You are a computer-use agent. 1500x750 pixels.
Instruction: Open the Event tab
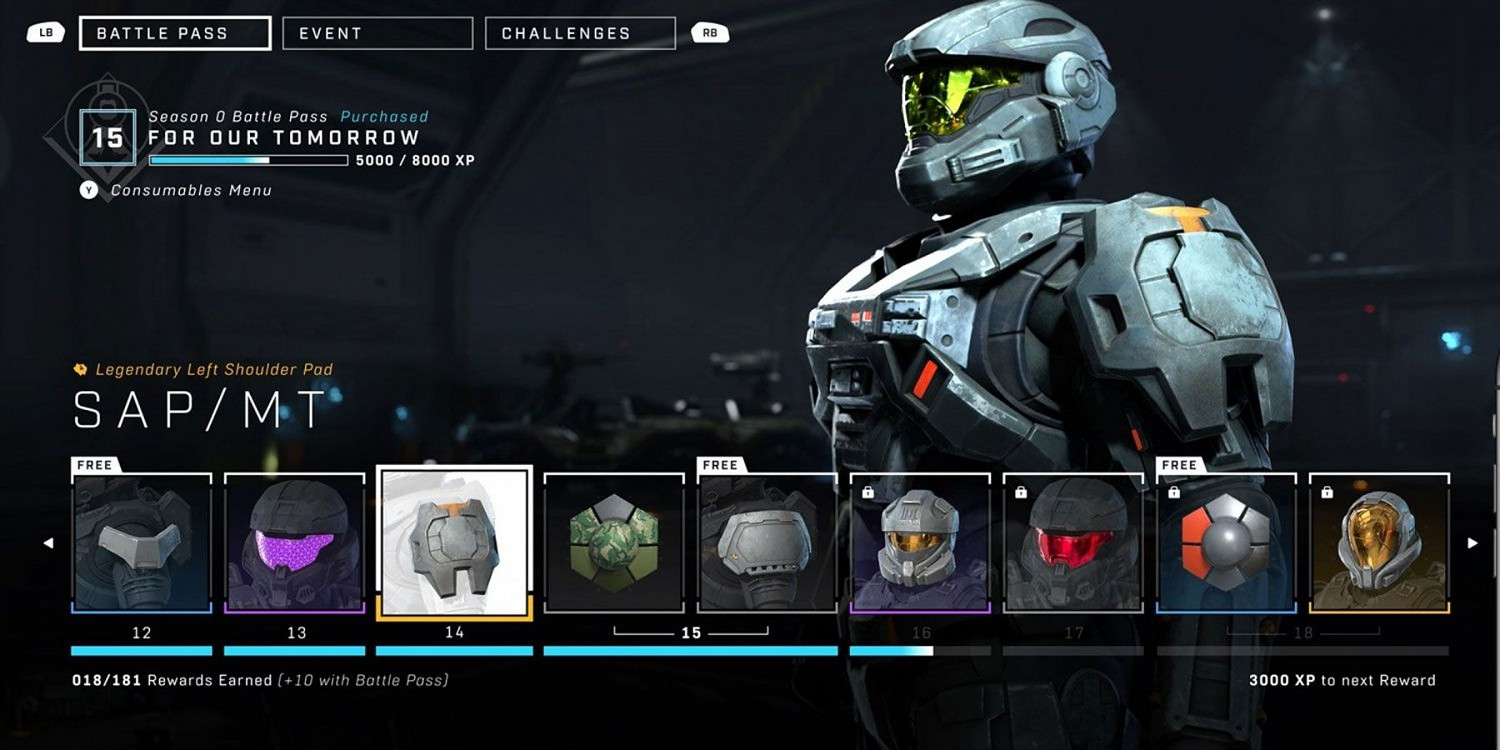tap(377, 33)
